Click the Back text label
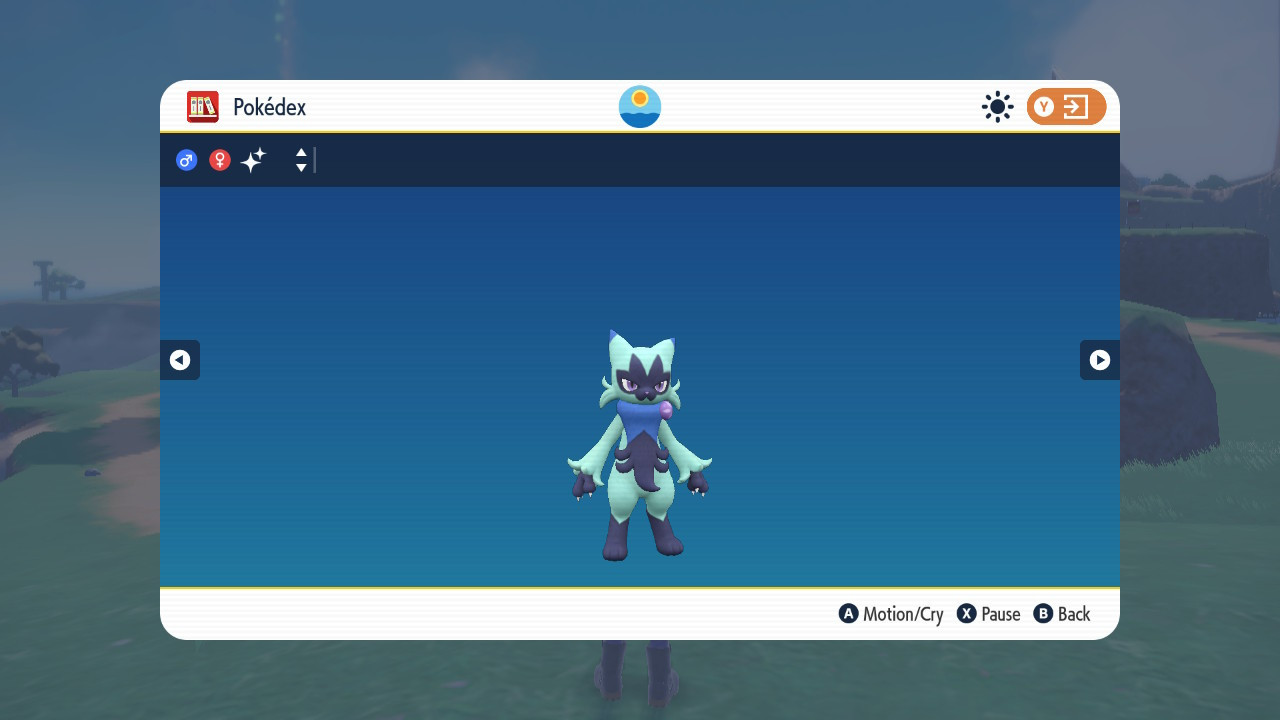The width and height of the screenshot is (1280, 720). click(x=1073, y=614)
